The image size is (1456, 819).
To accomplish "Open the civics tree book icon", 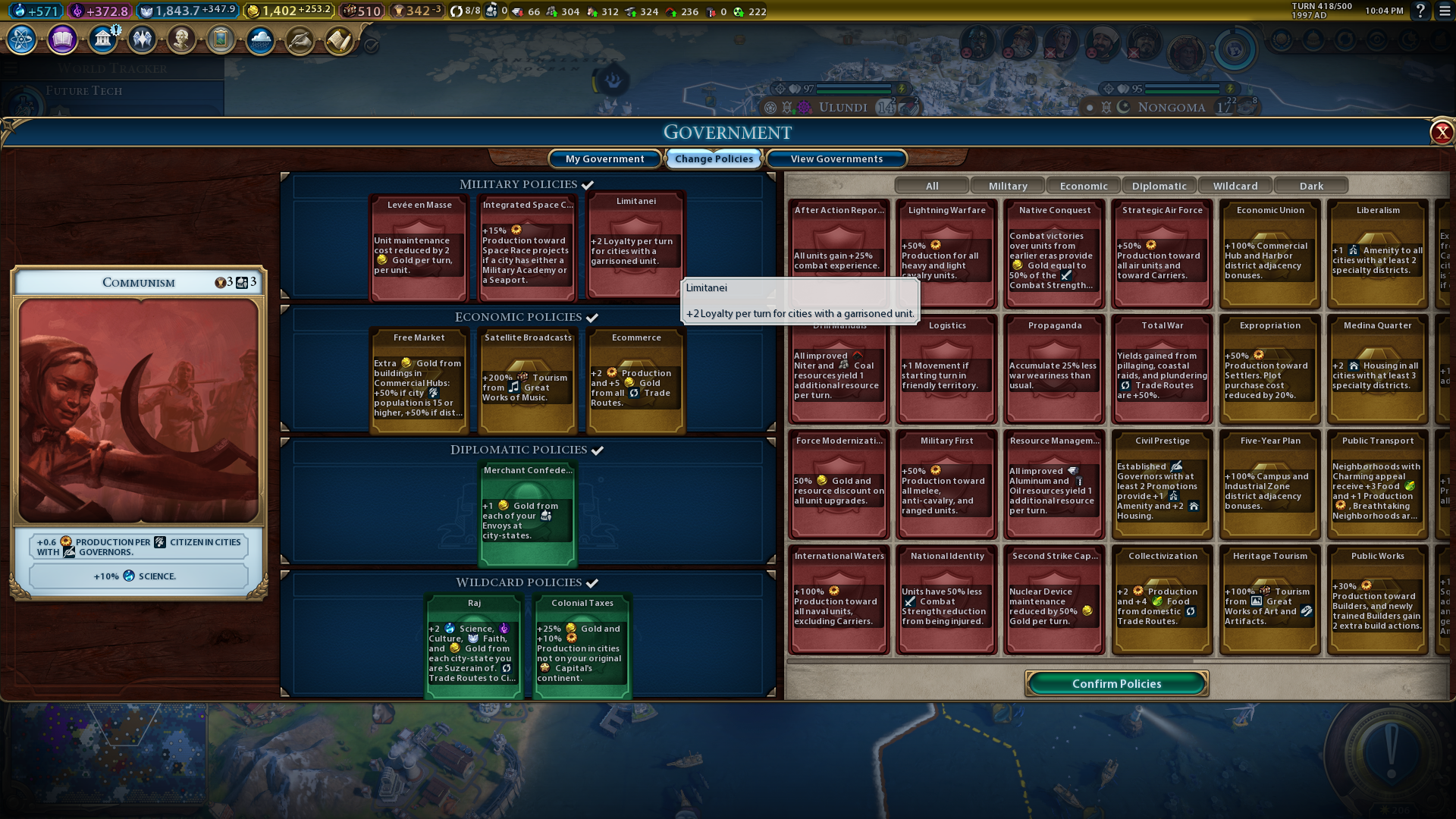I will (x=62, y=39).
